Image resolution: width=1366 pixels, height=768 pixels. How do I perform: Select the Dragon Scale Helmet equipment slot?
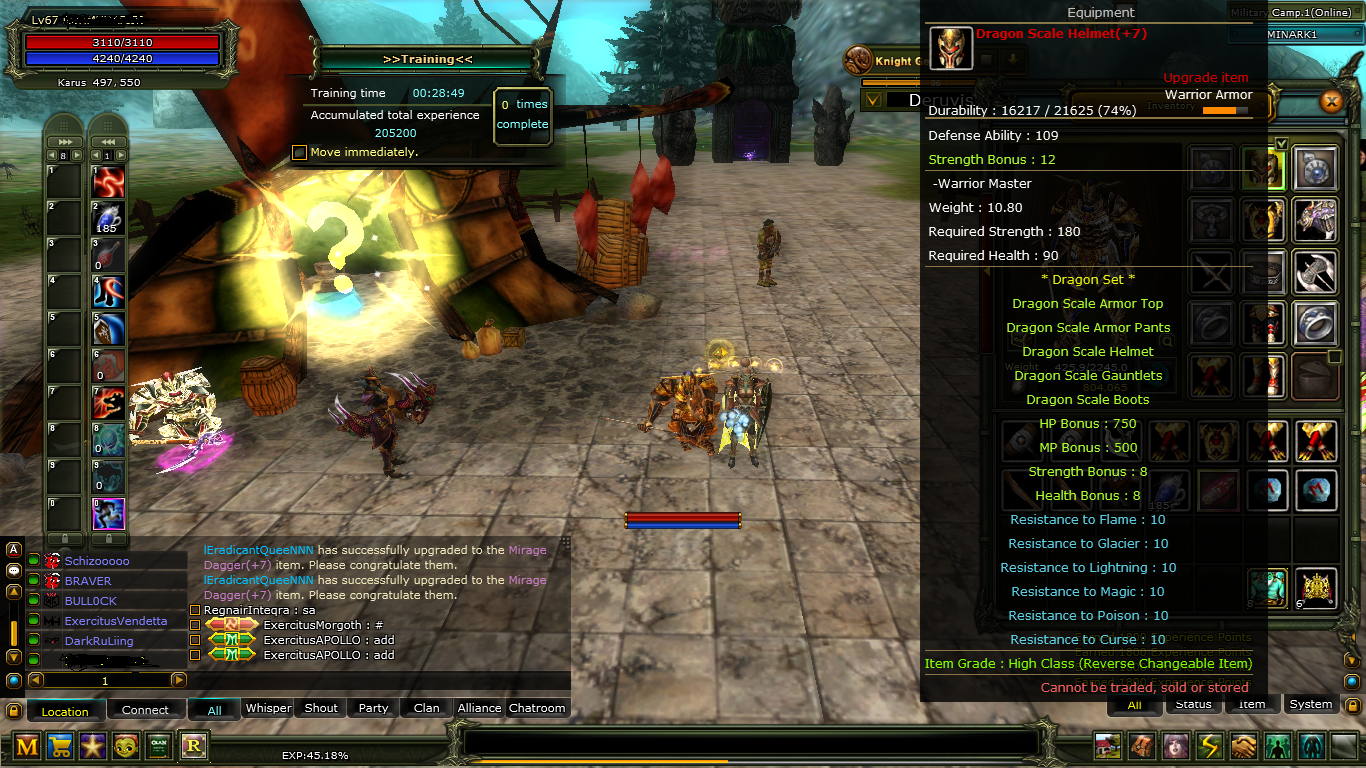point(1263,167)
